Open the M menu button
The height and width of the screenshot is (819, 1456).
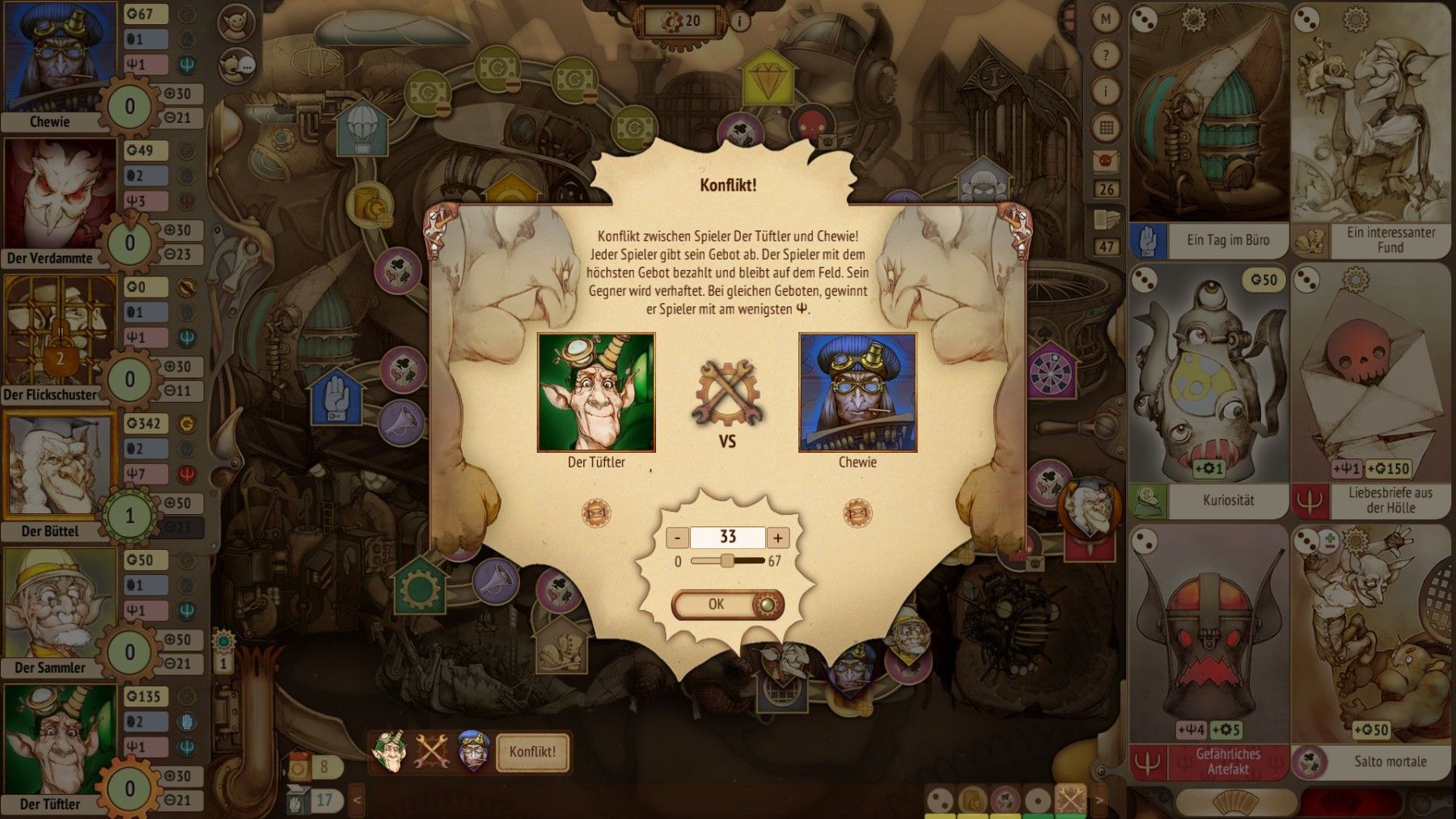coord(1106,19)
